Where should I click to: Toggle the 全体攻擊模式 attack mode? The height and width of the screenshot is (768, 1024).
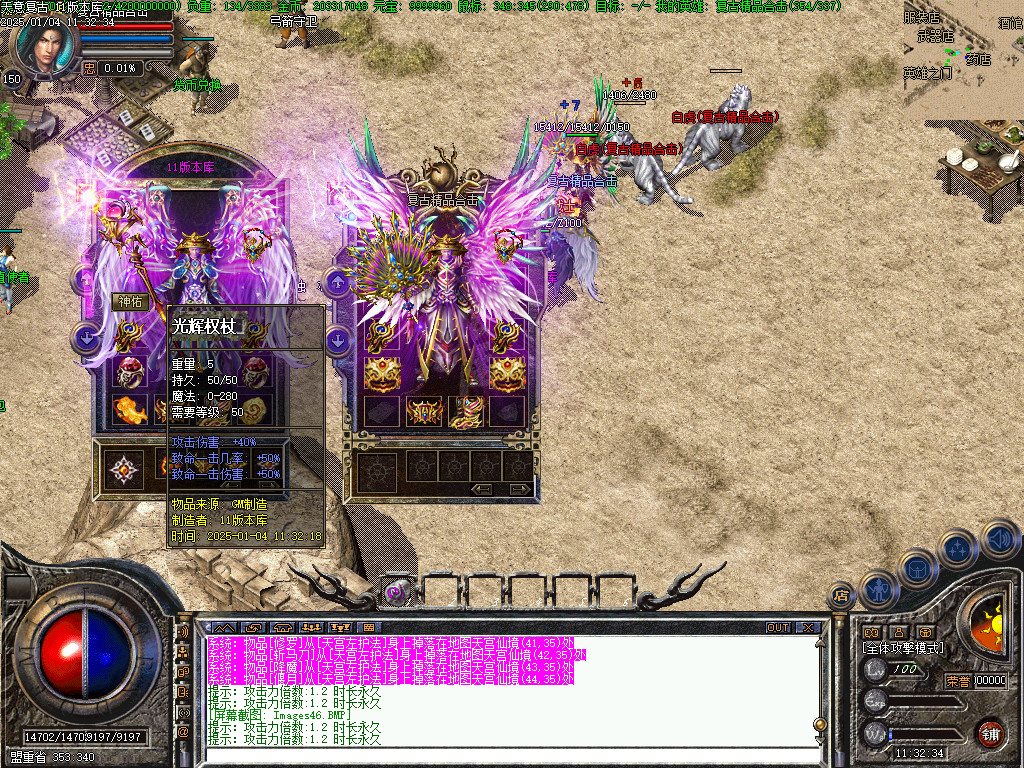point(902,648)
